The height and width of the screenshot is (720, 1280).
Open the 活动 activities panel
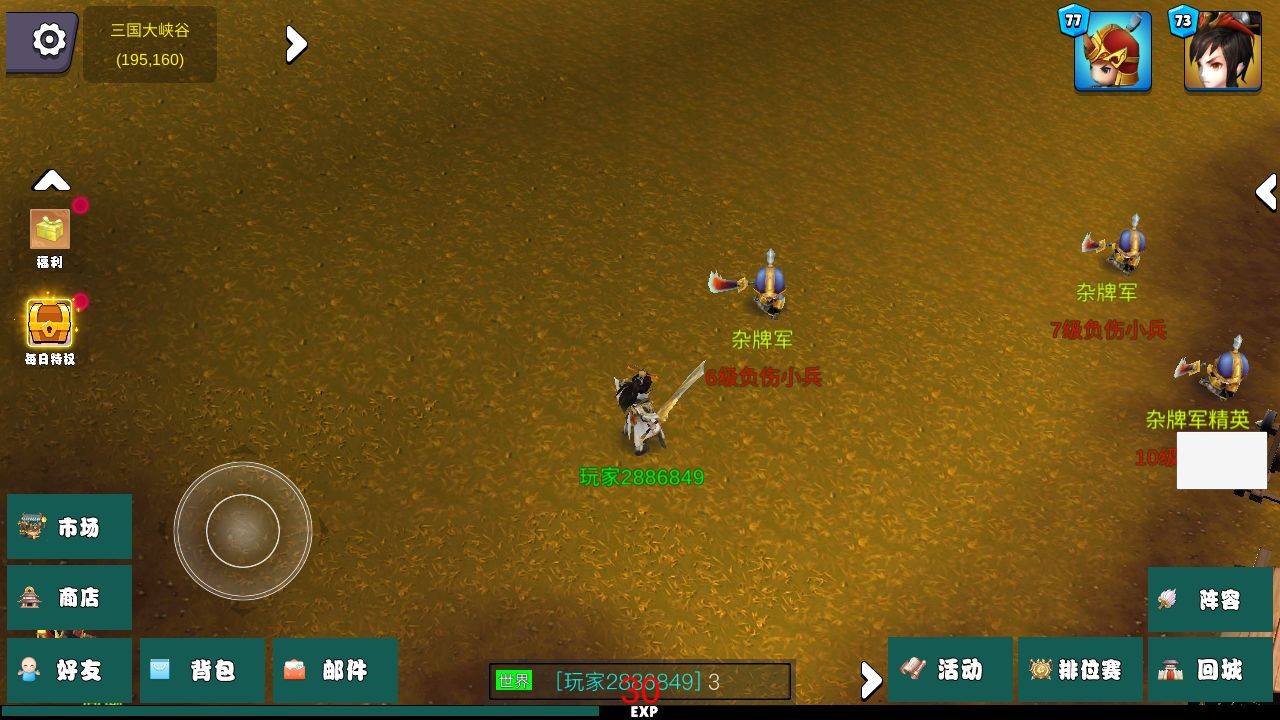tap(948, 671)
